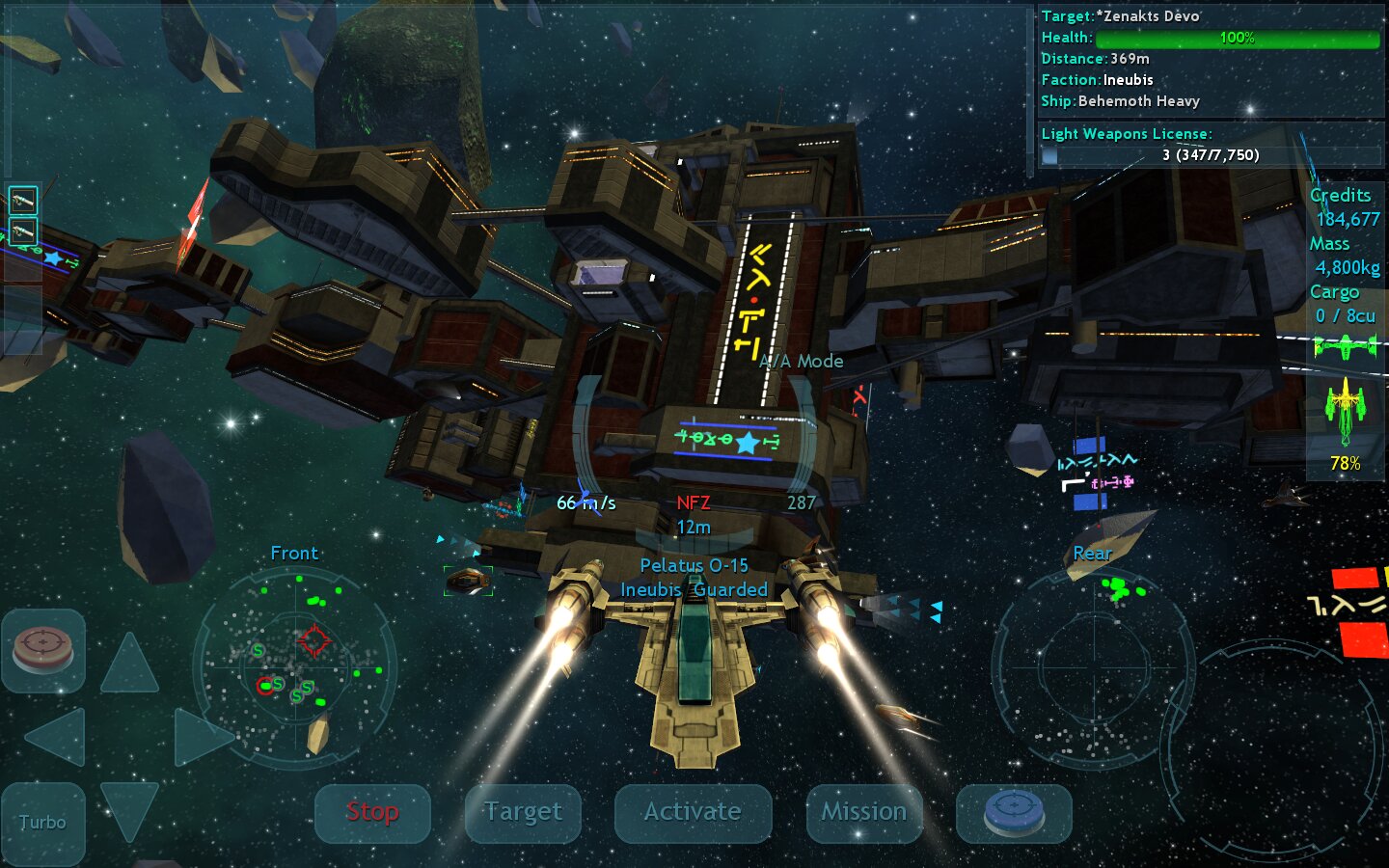Tap the Front radar display
The image size is (1389, 868).
(294, 667)
